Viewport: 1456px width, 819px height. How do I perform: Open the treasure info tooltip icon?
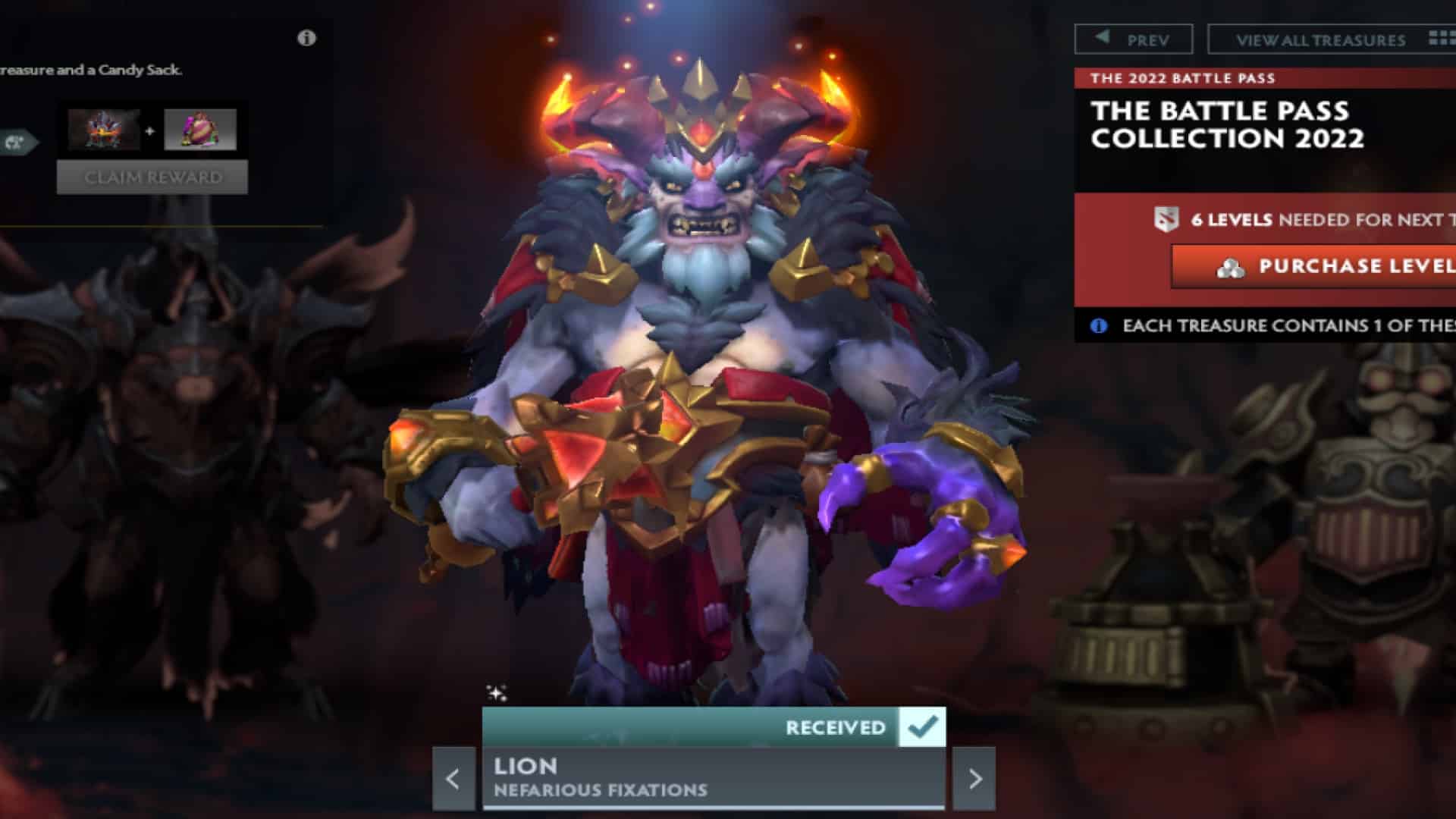pos(306,39)
